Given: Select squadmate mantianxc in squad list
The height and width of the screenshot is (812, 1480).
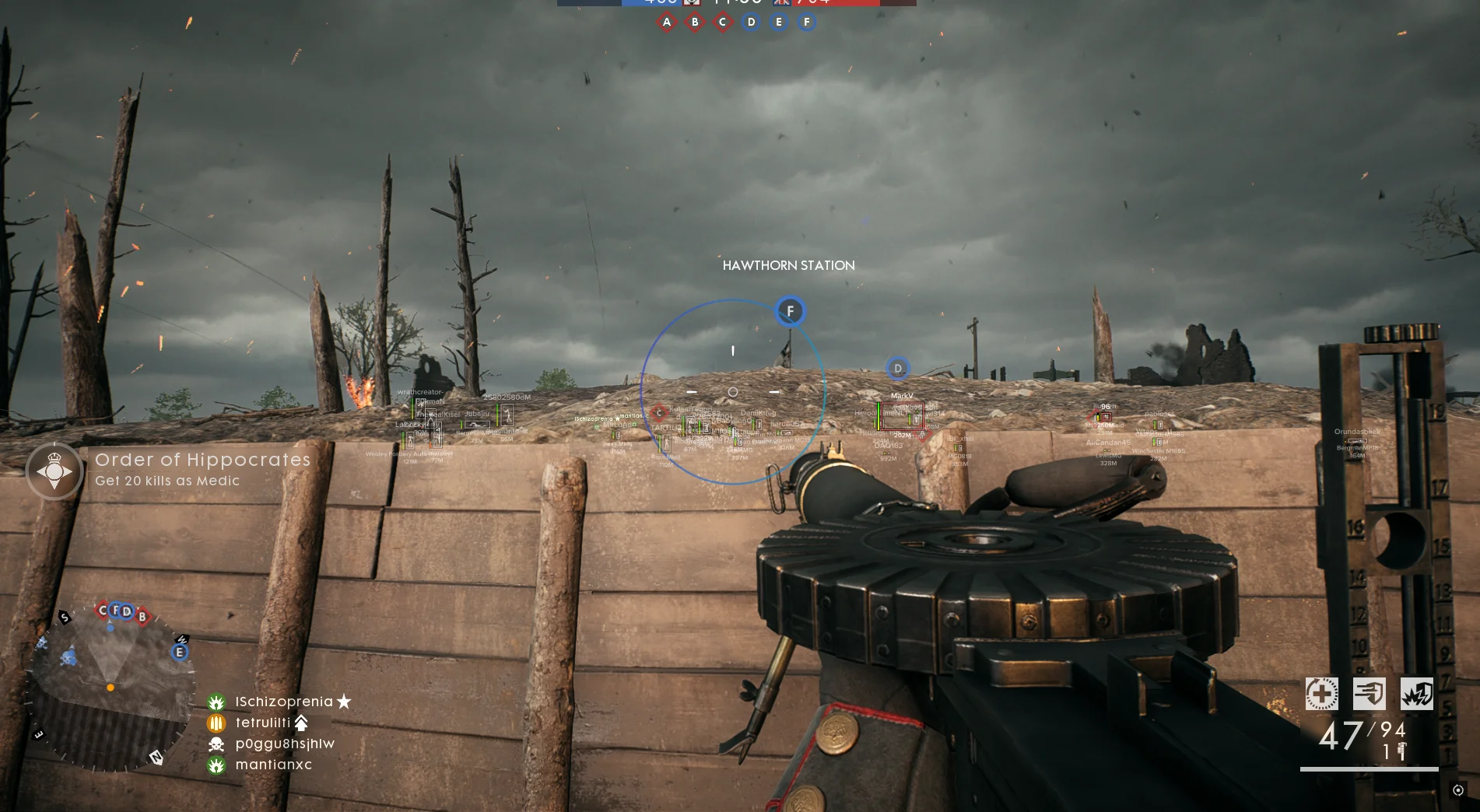Looking at the screenshot, I should [x=273, y=765].
